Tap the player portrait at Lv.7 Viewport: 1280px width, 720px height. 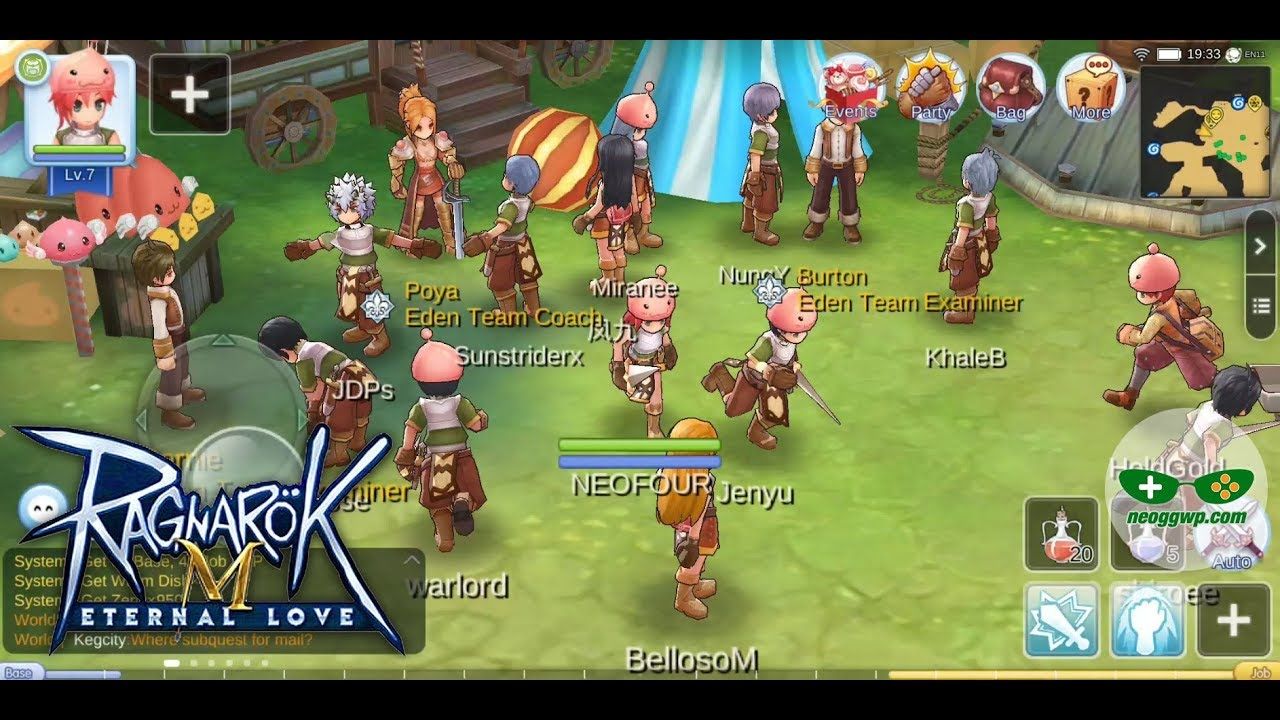pyautogui.click(x=80, y=105)
